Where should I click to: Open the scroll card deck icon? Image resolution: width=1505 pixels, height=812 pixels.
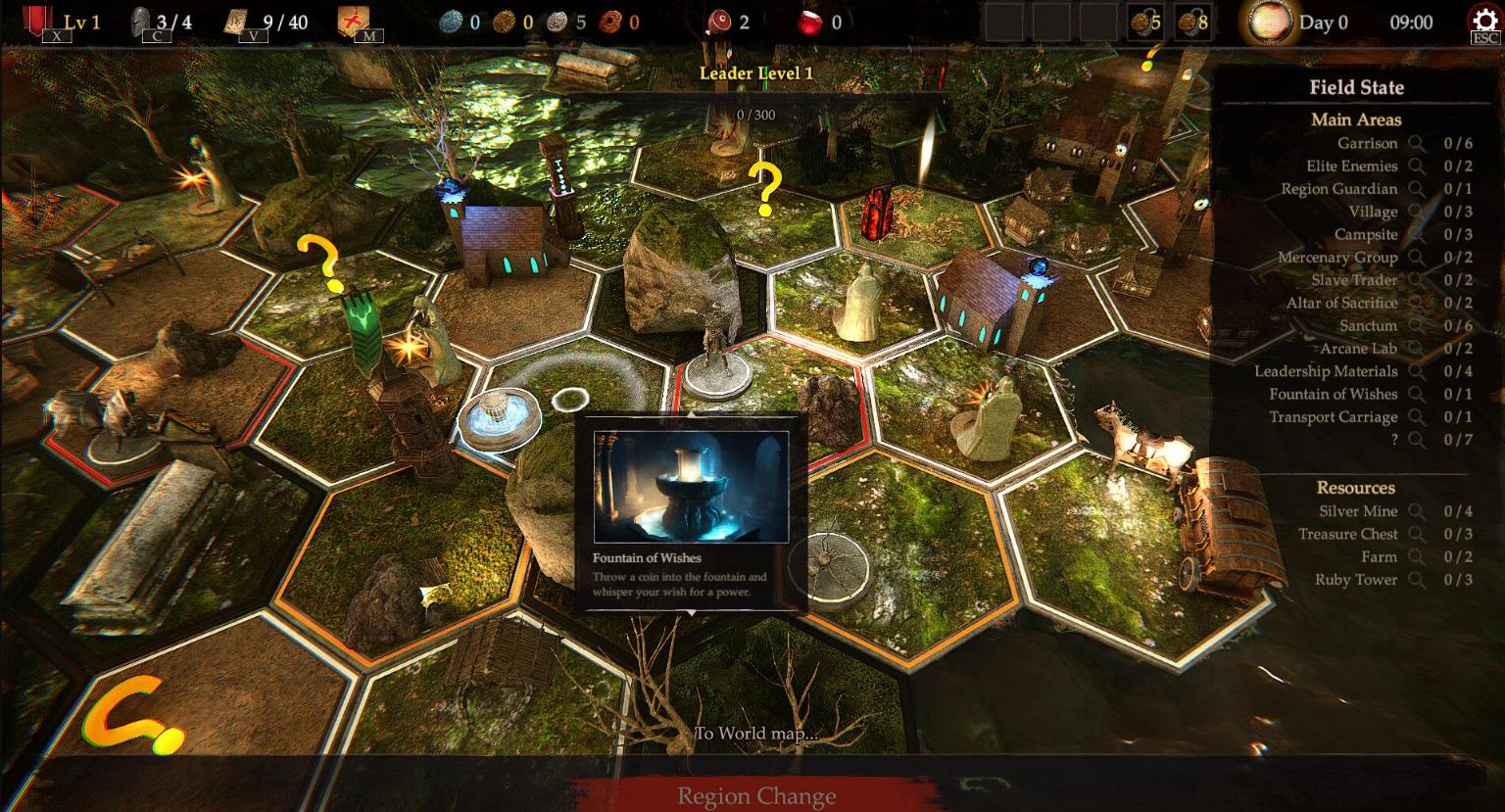(236, 22)
